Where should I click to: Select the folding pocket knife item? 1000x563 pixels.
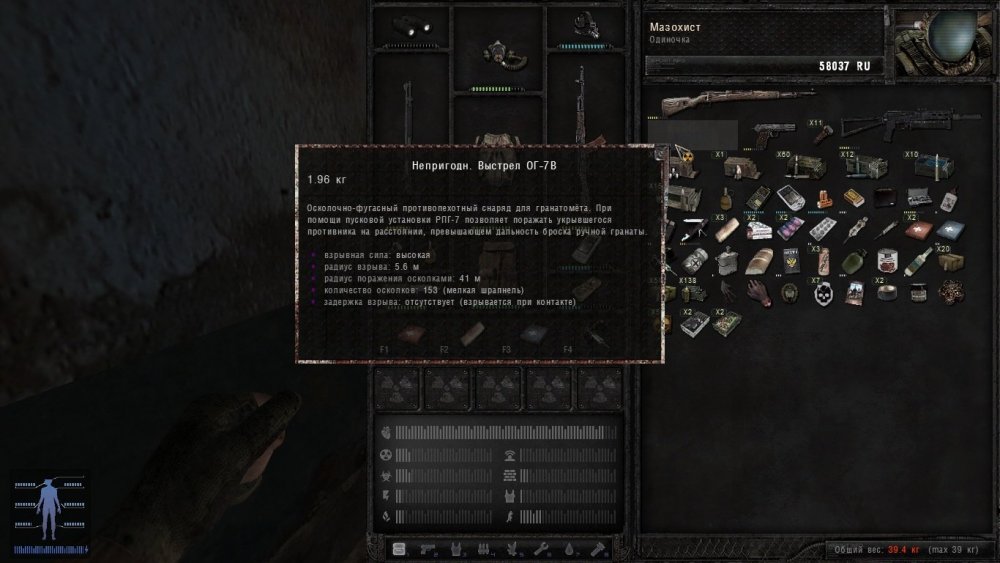[x=693, y=230]
